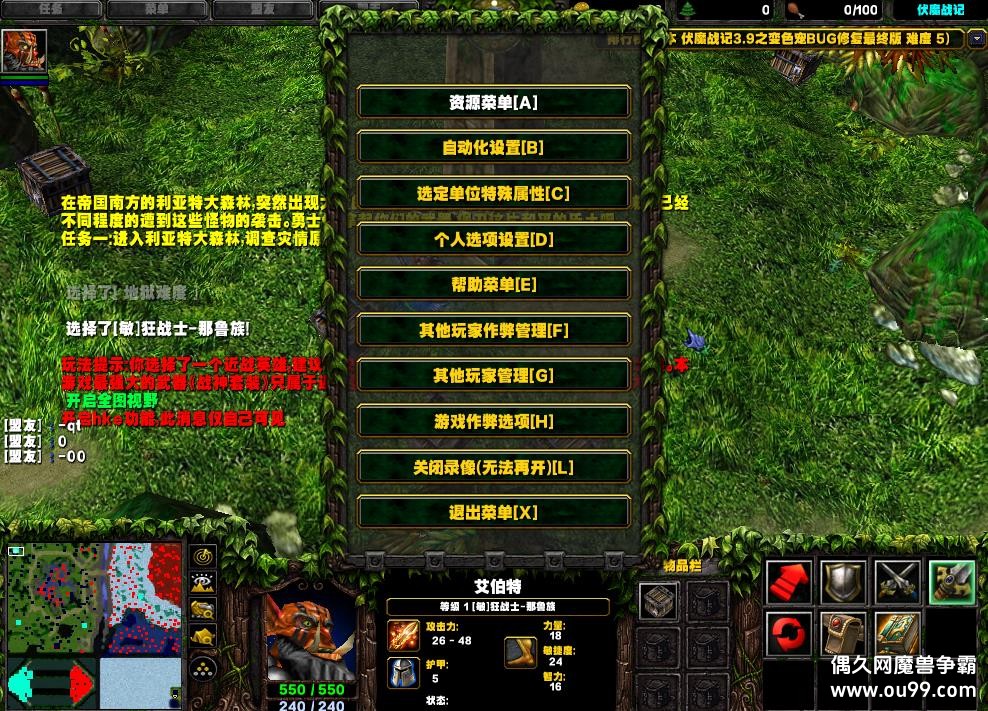Open the 帮助菜单[E] help menu
The height and width of the screenshot is (711, 988).
pyautogui.click(x=494, y=285)
